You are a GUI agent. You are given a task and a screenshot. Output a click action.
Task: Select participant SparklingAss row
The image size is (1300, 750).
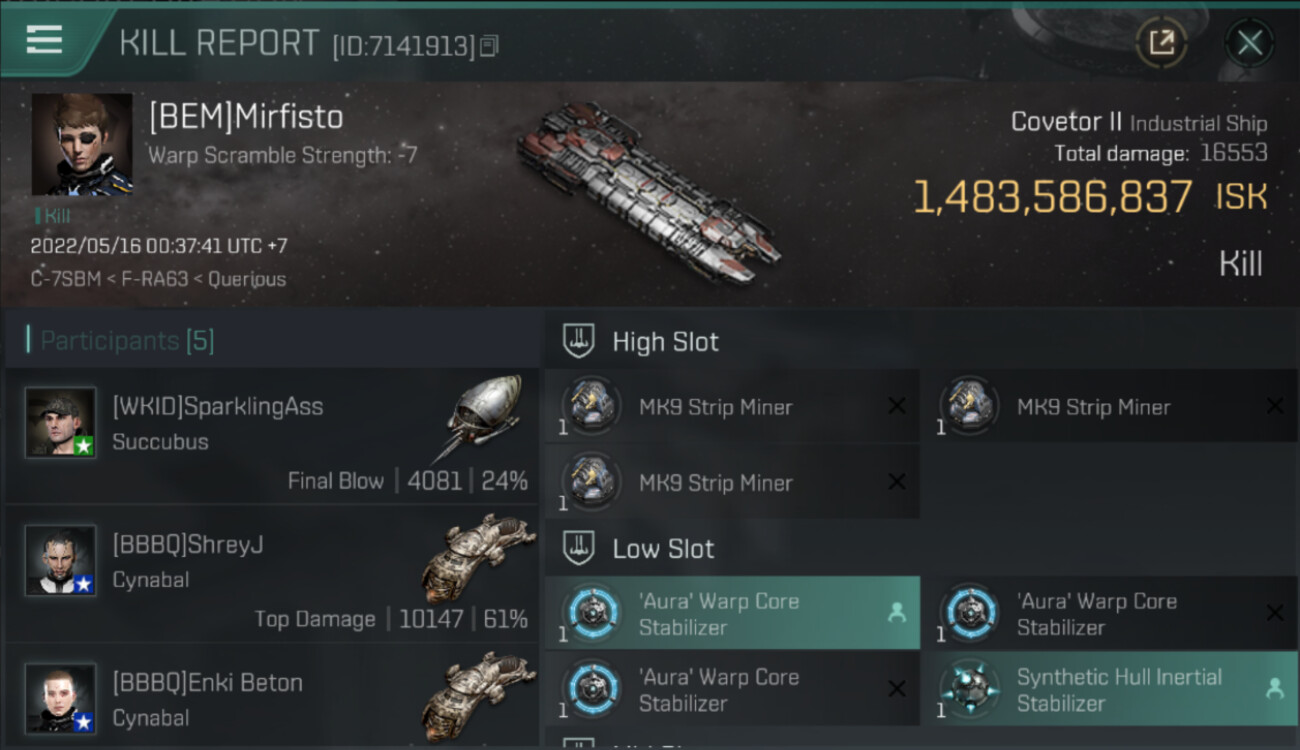pos(272,435)
